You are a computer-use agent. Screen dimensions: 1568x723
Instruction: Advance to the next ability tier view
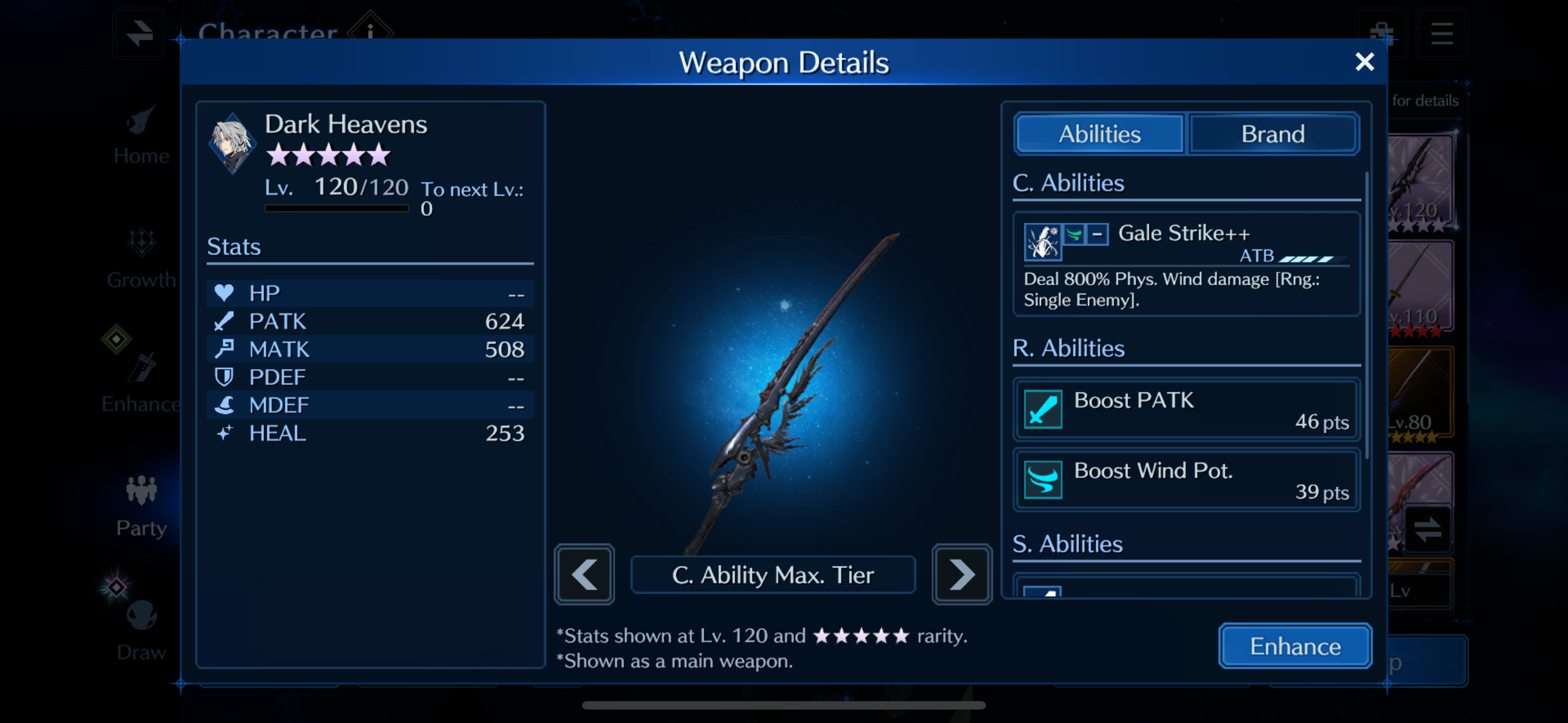[962, 574]
